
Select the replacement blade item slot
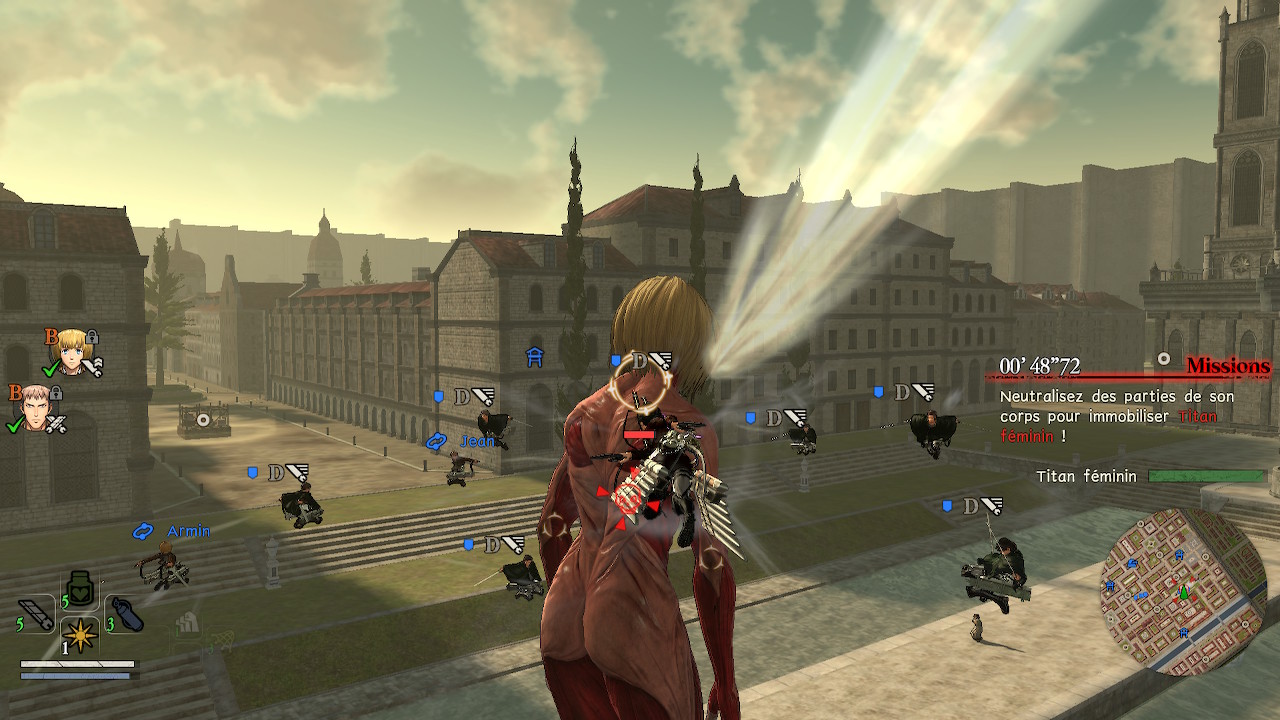click(37, 614)
